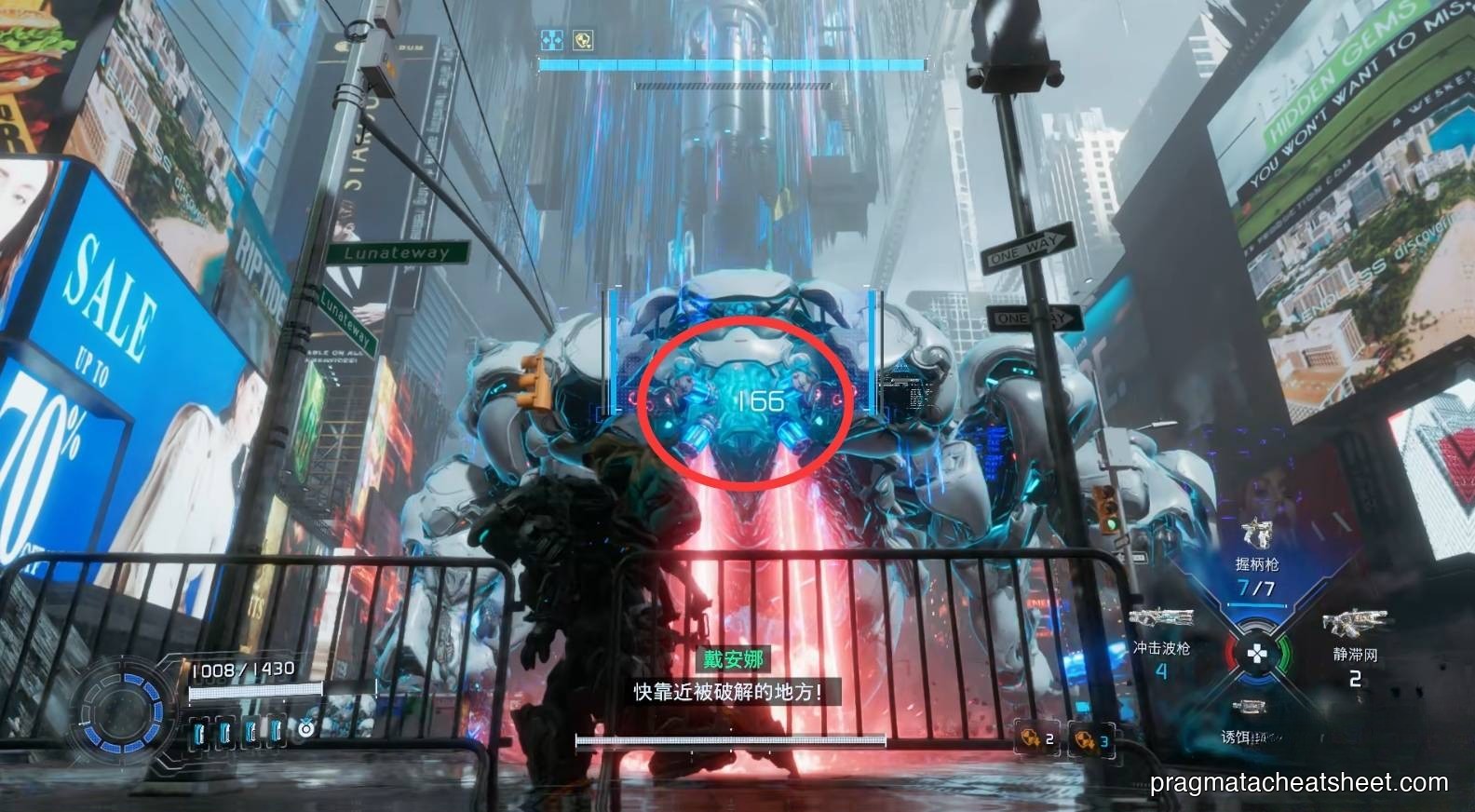Toggle the small ring indicator beside the battery cells
The height and width of the screenshot is (812, 1475).
305,730
